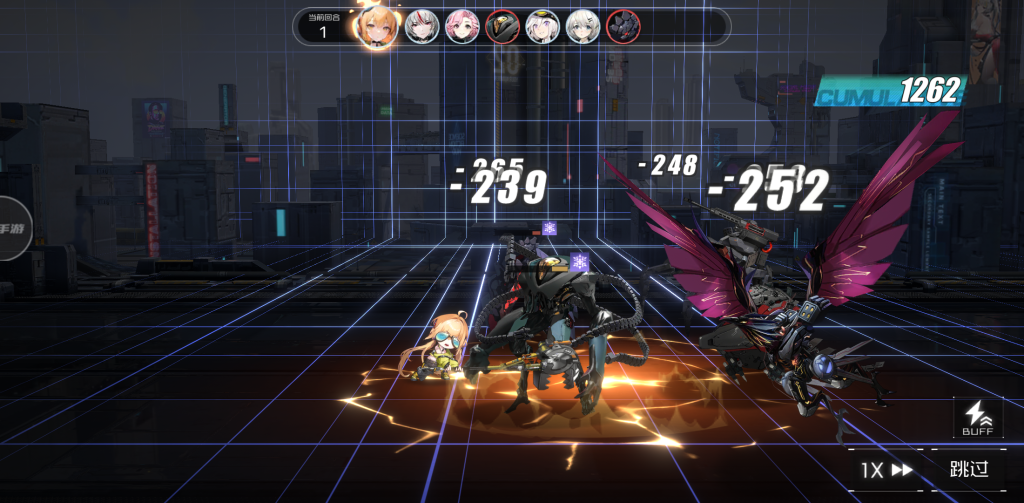Choose the white-haired red-streak character portrait
This screenshot has height=503, width=1024.
click(x=421, y=26)
